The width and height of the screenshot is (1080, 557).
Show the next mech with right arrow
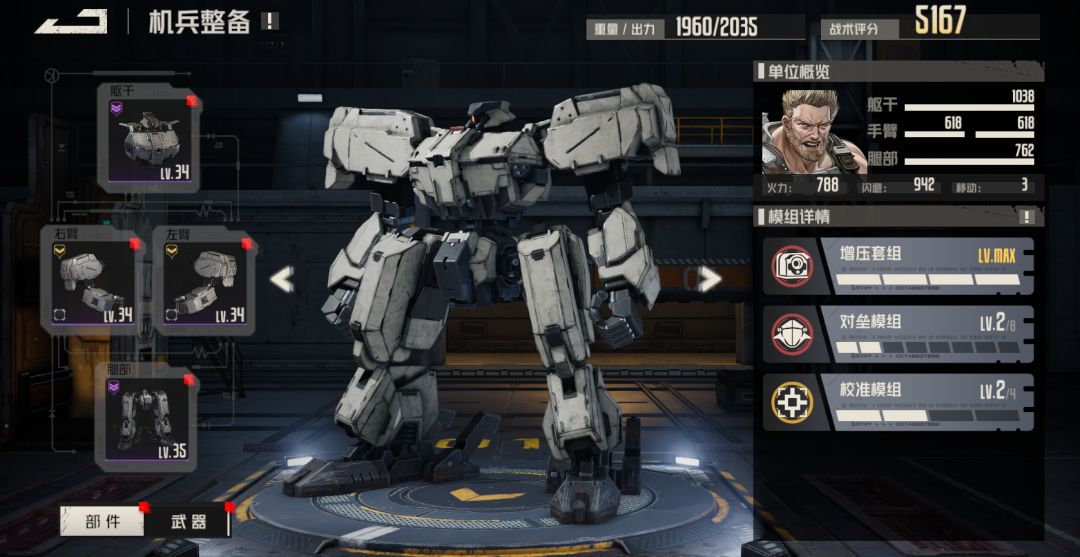coord(709,280)
